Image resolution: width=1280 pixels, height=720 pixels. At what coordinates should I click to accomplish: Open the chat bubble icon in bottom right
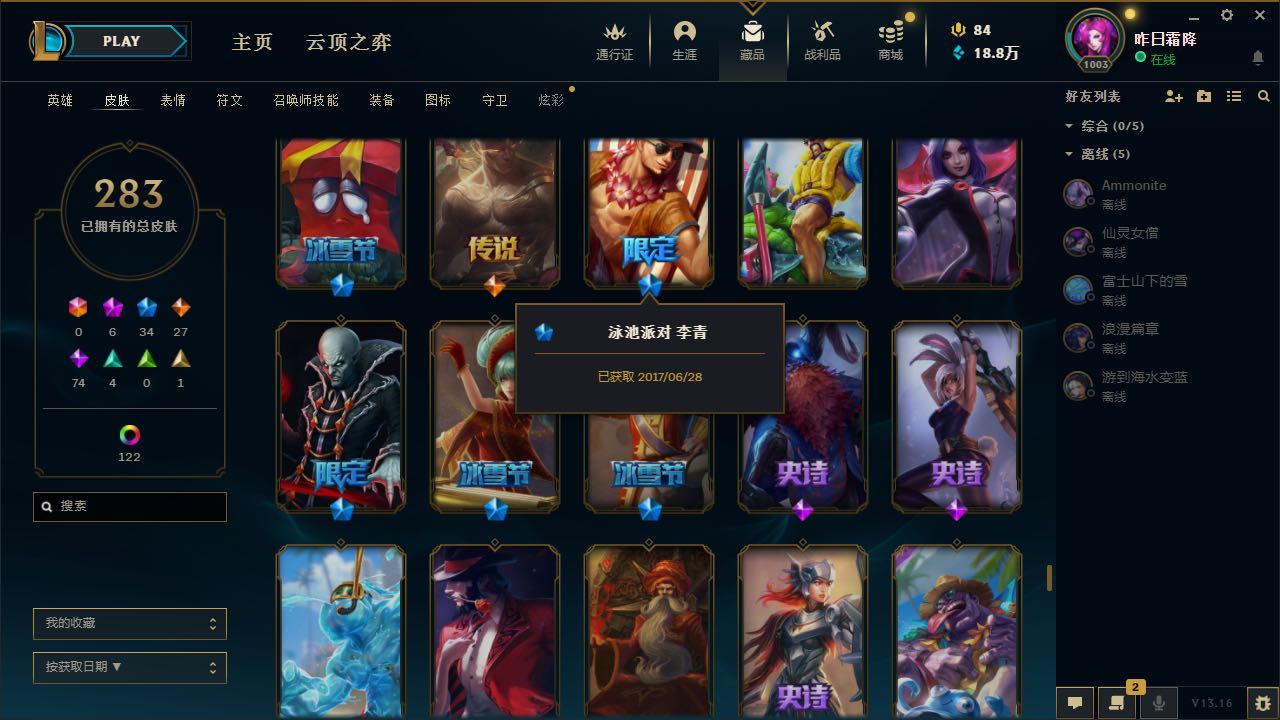tap(1075, 702)
